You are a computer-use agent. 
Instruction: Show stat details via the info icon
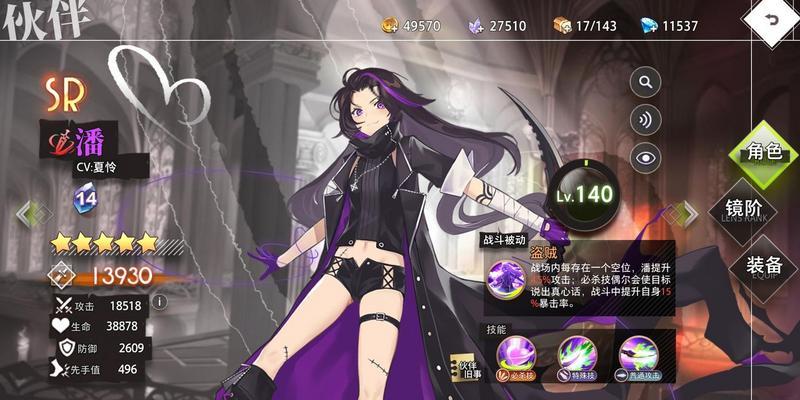click(x=158, y=301)
